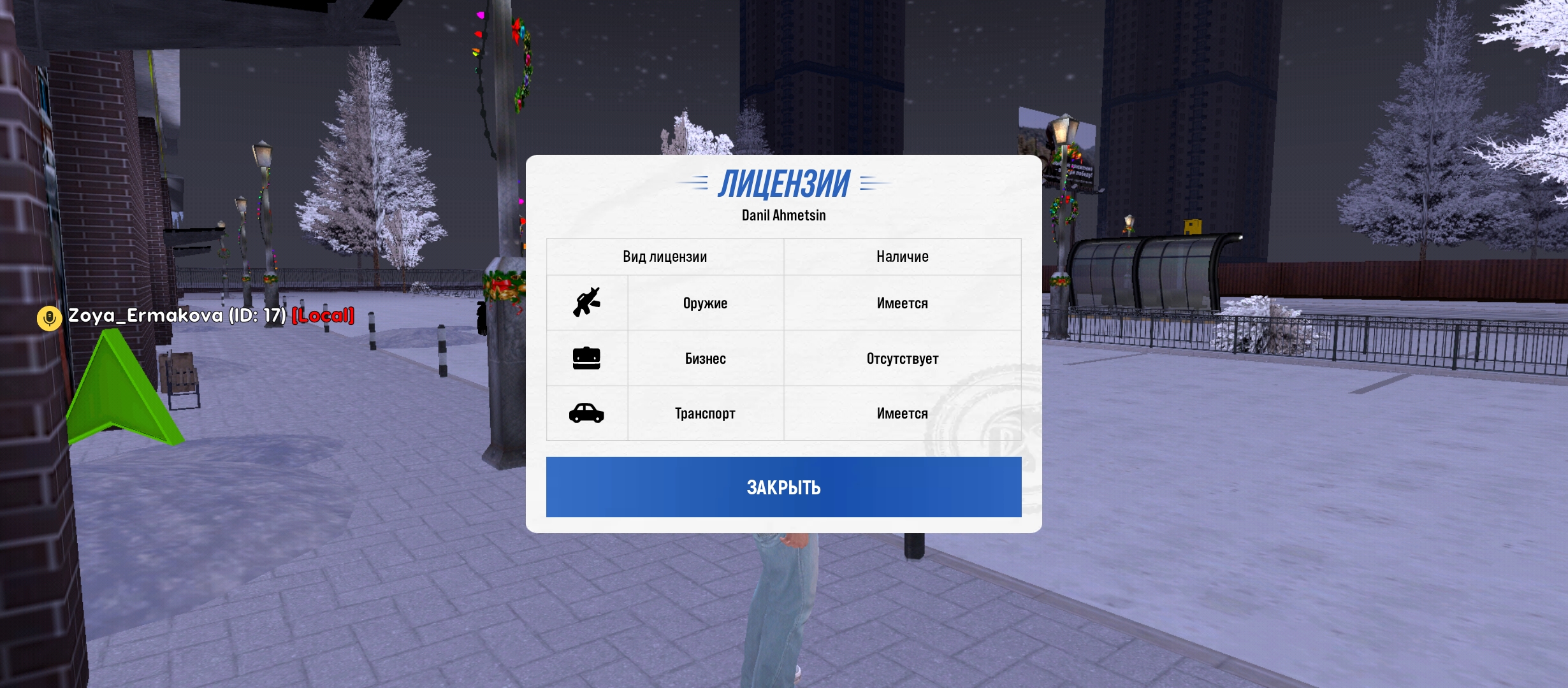1568x688 pixels.
Task: Close the licenses window with ЗАКРЫТЬ
Action: tap(783, 487)
